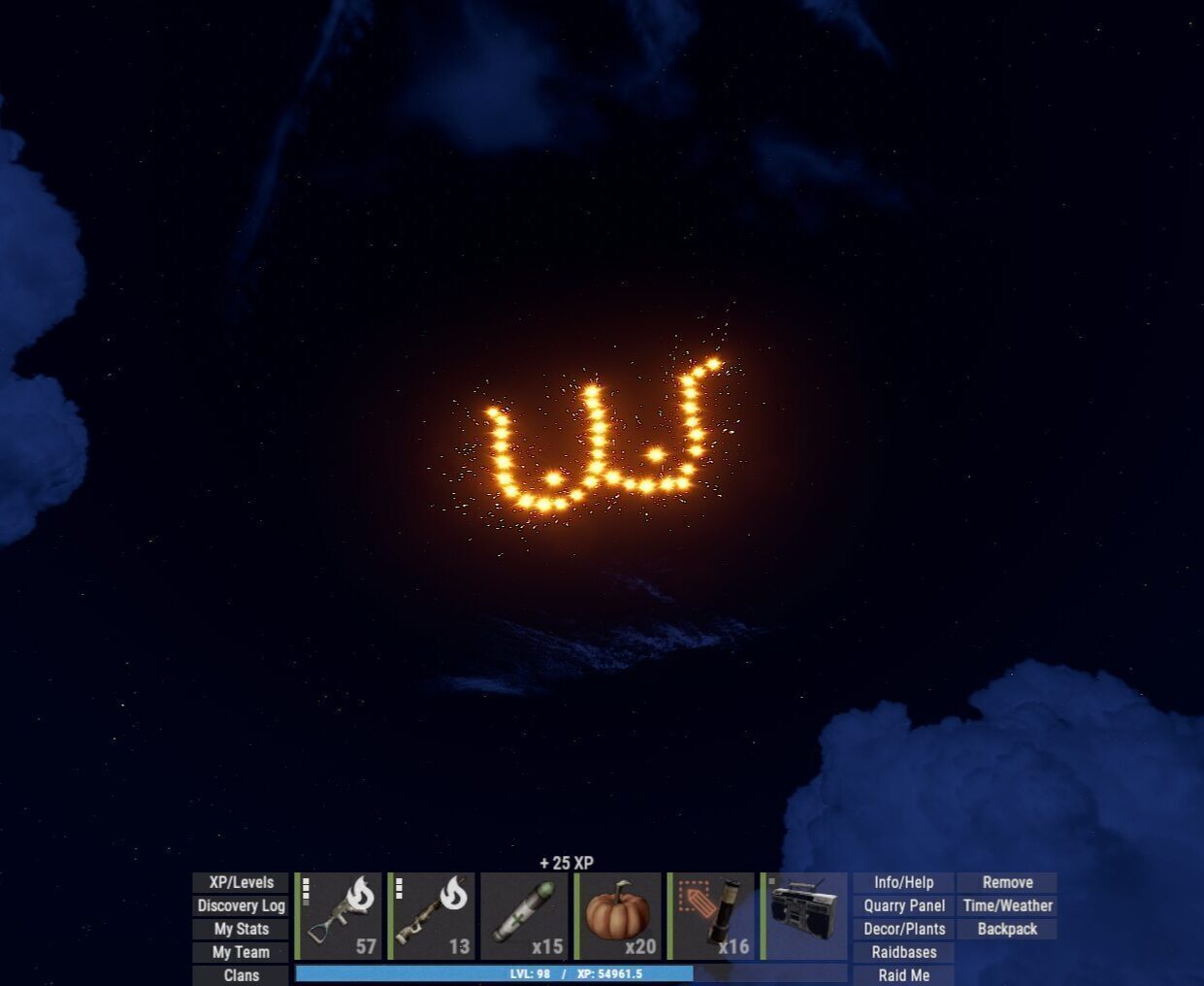Open the XP/Levels panel
This screenshot has height=986, width=1204.
tap(241, 882)
